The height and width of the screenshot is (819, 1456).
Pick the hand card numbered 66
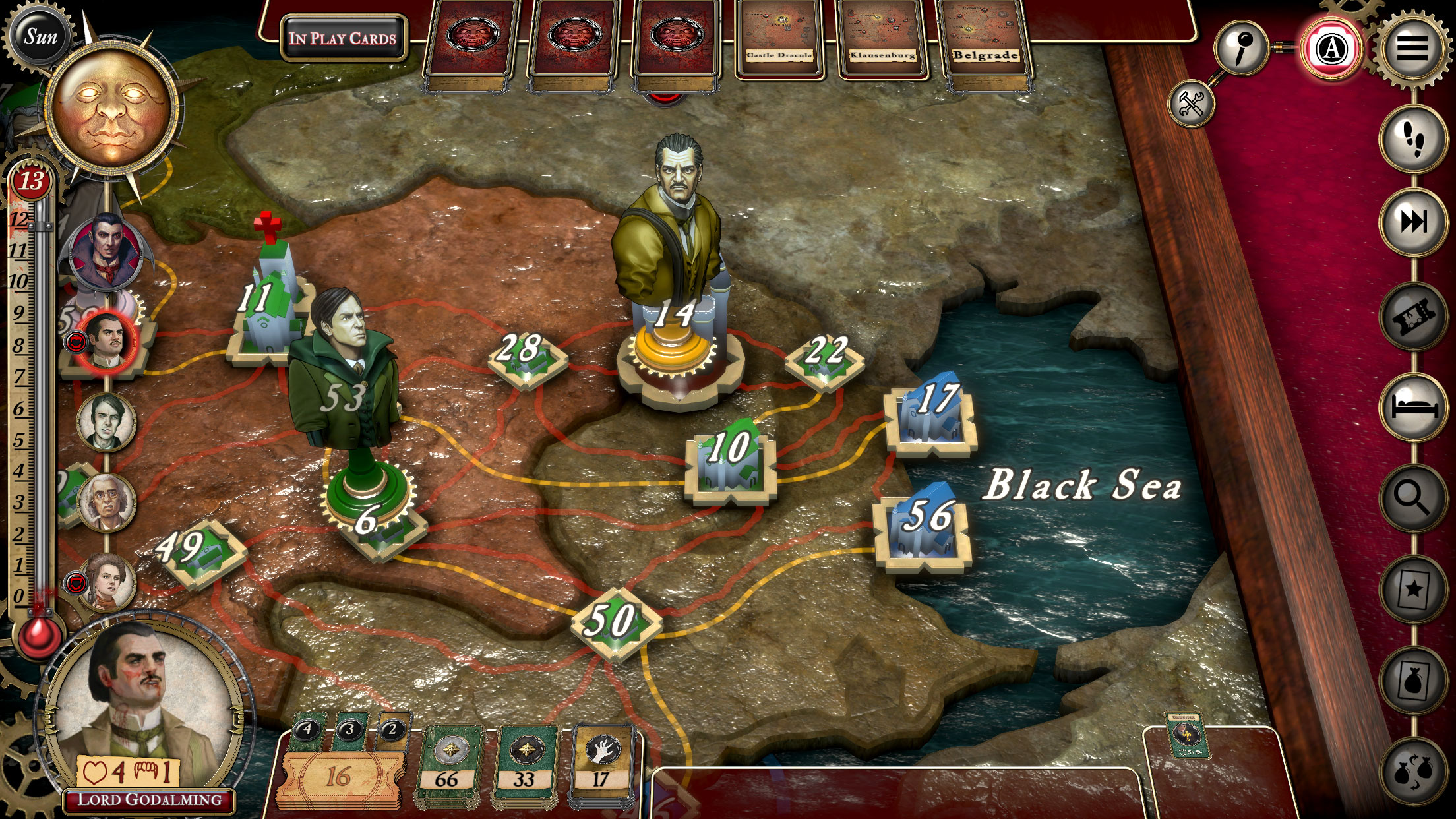[x=448, y=765]
